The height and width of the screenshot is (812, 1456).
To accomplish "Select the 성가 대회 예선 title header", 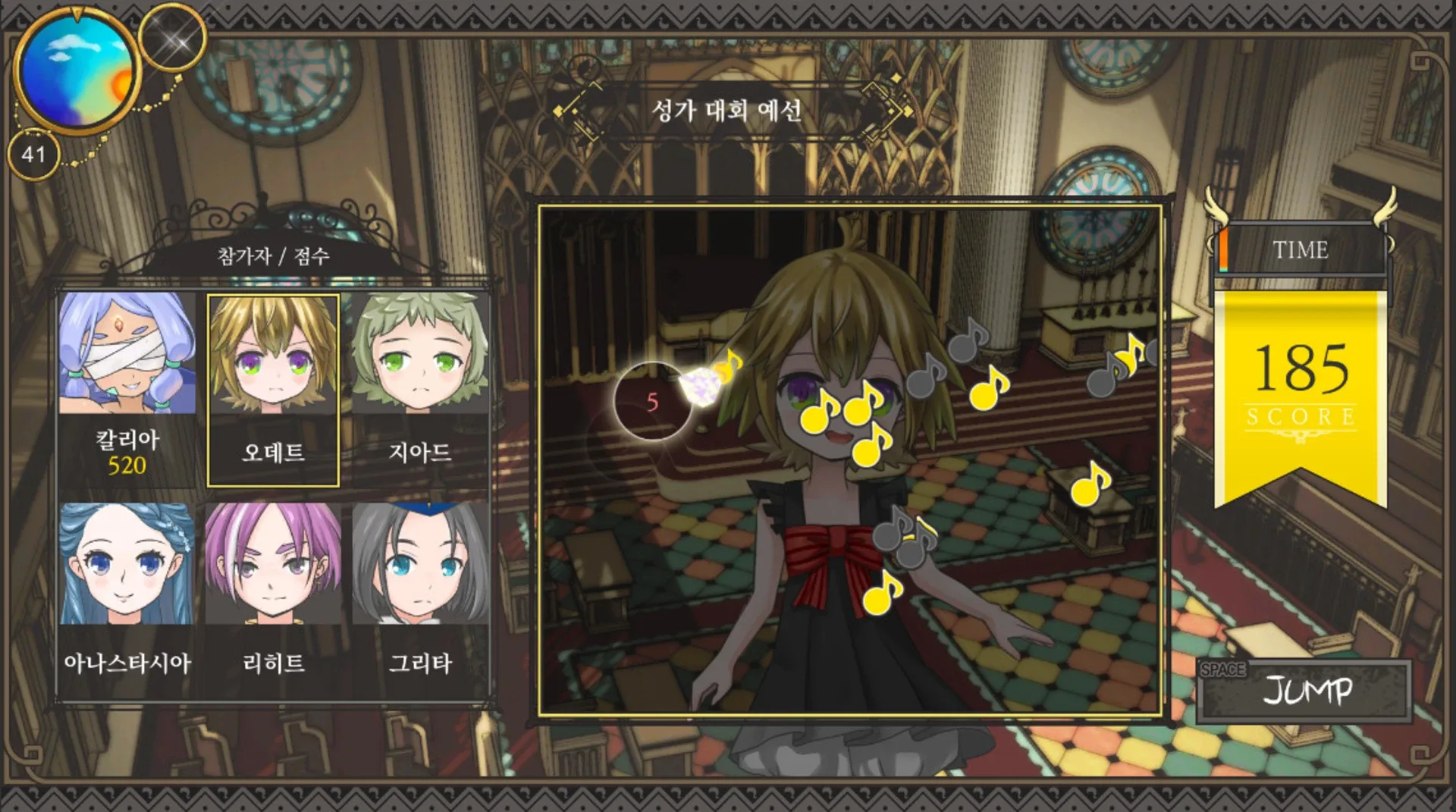I will tap(730, 111).
